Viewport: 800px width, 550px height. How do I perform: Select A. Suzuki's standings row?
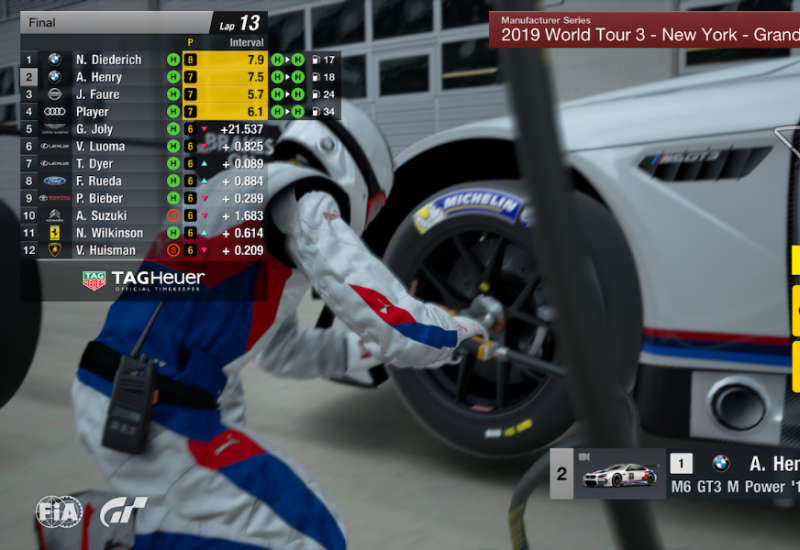coord(101,216)
